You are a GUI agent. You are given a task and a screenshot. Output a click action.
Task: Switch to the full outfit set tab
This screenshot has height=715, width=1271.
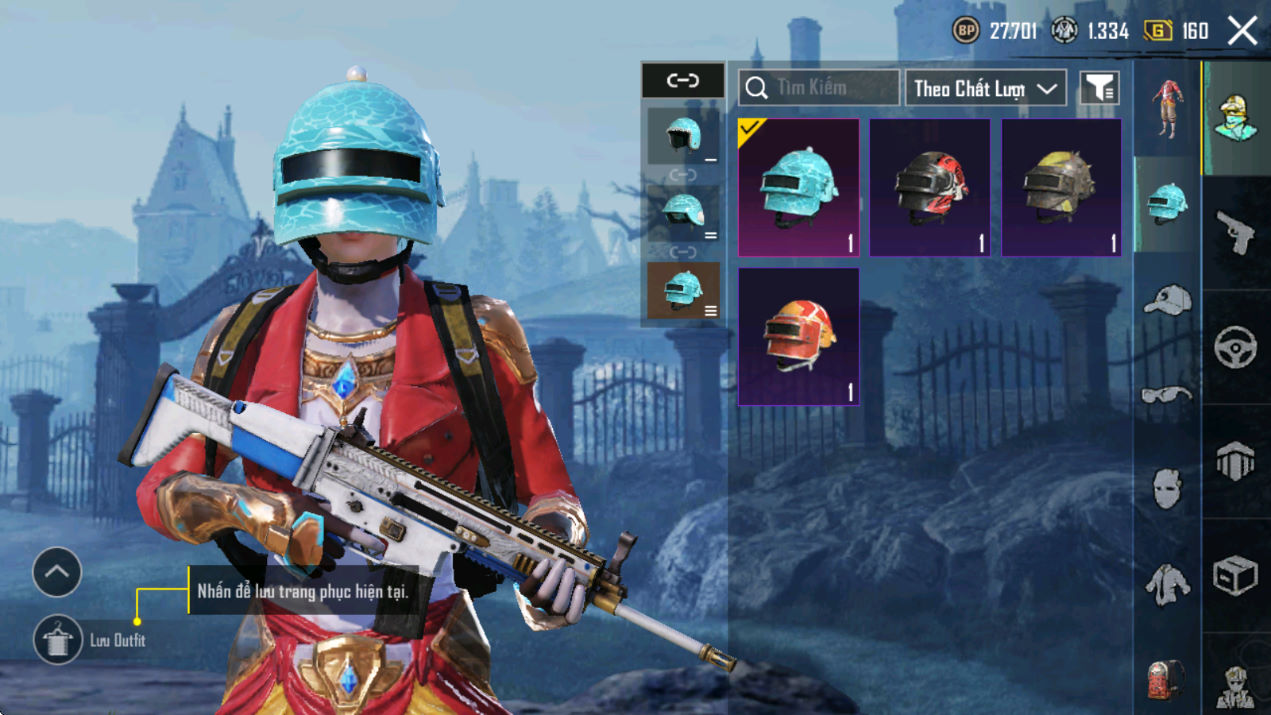pos(1166,107)
